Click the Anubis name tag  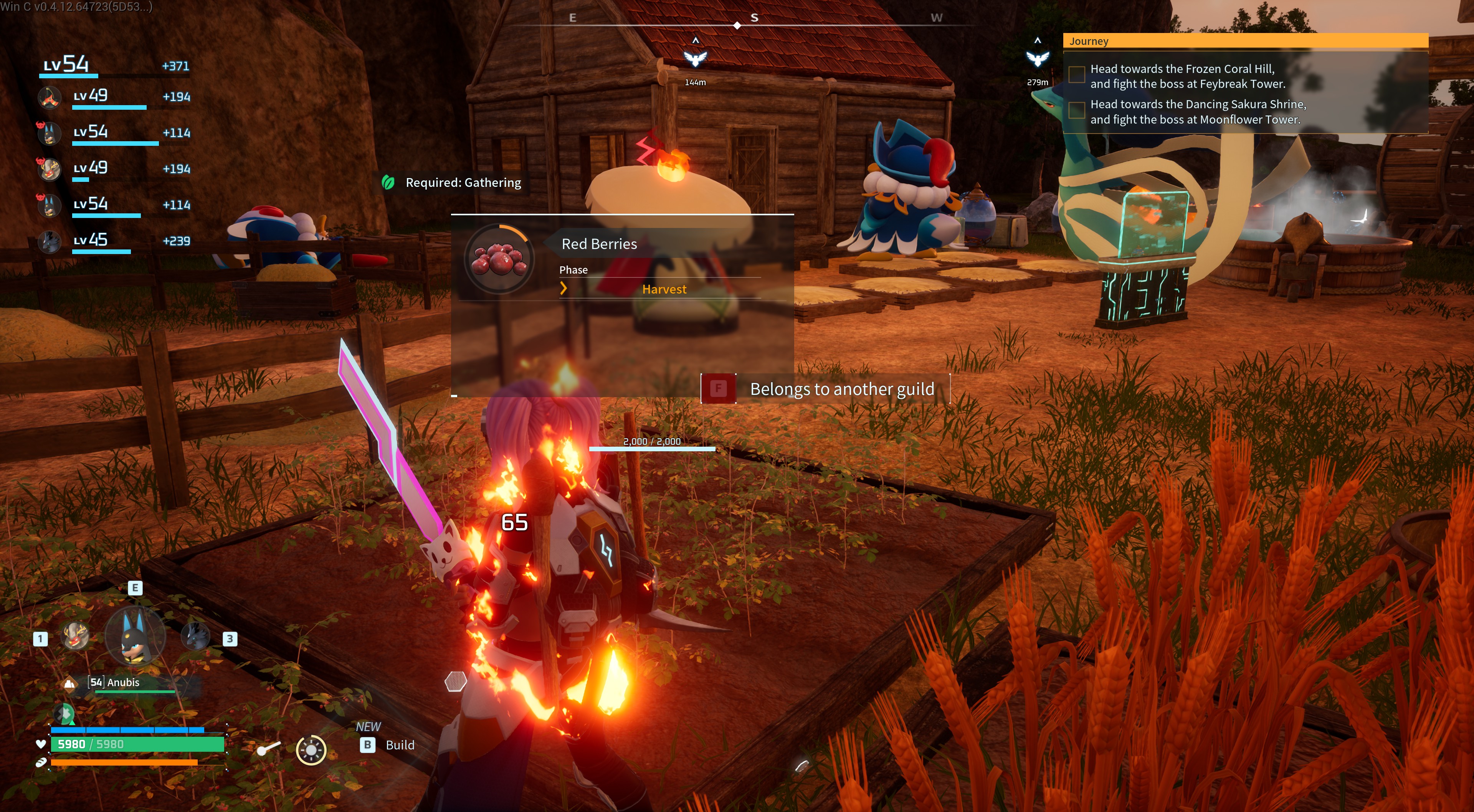[122, 682]
